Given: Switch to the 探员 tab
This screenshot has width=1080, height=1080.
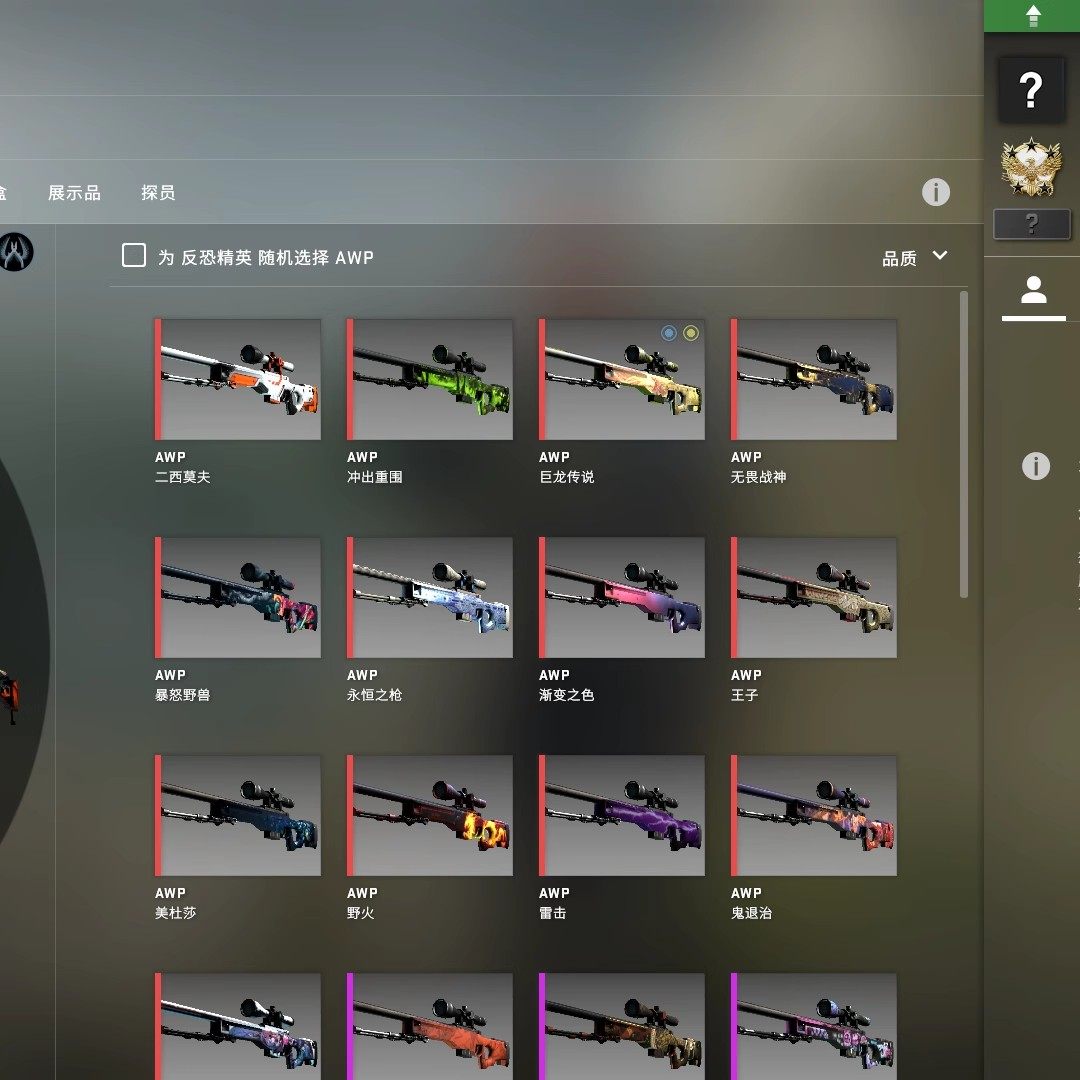Looking at the screenshot, I should coord(158,193).
